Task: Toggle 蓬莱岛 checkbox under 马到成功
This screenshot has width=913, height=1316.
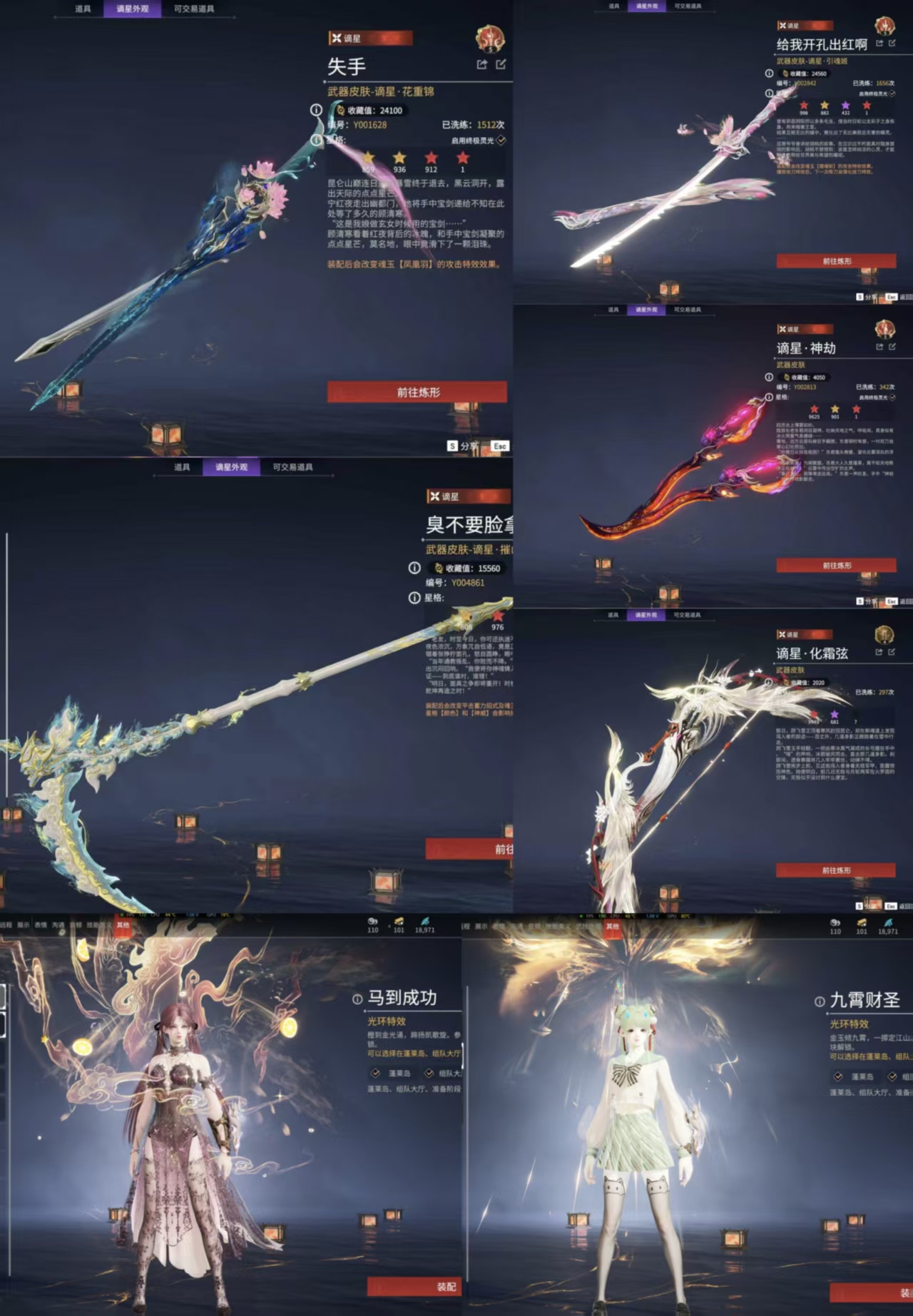Action: (x=376, y=1073)
